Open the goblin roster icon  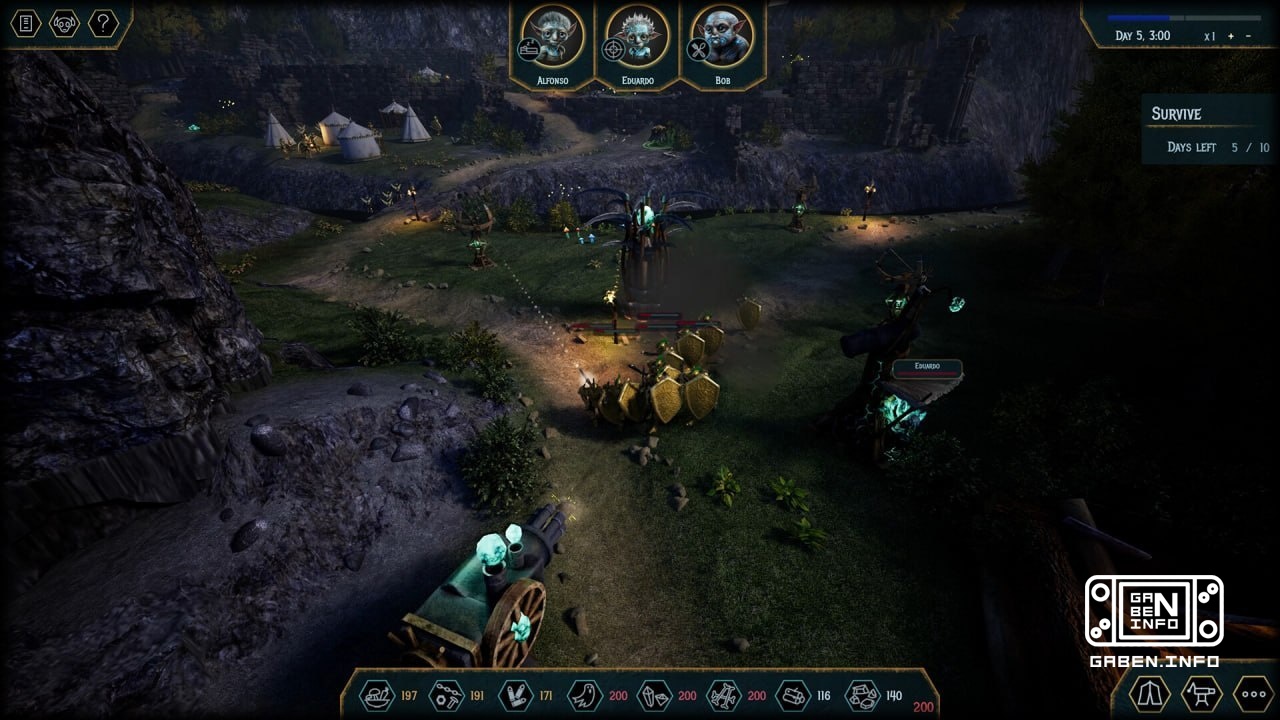(x=64, y=23)
